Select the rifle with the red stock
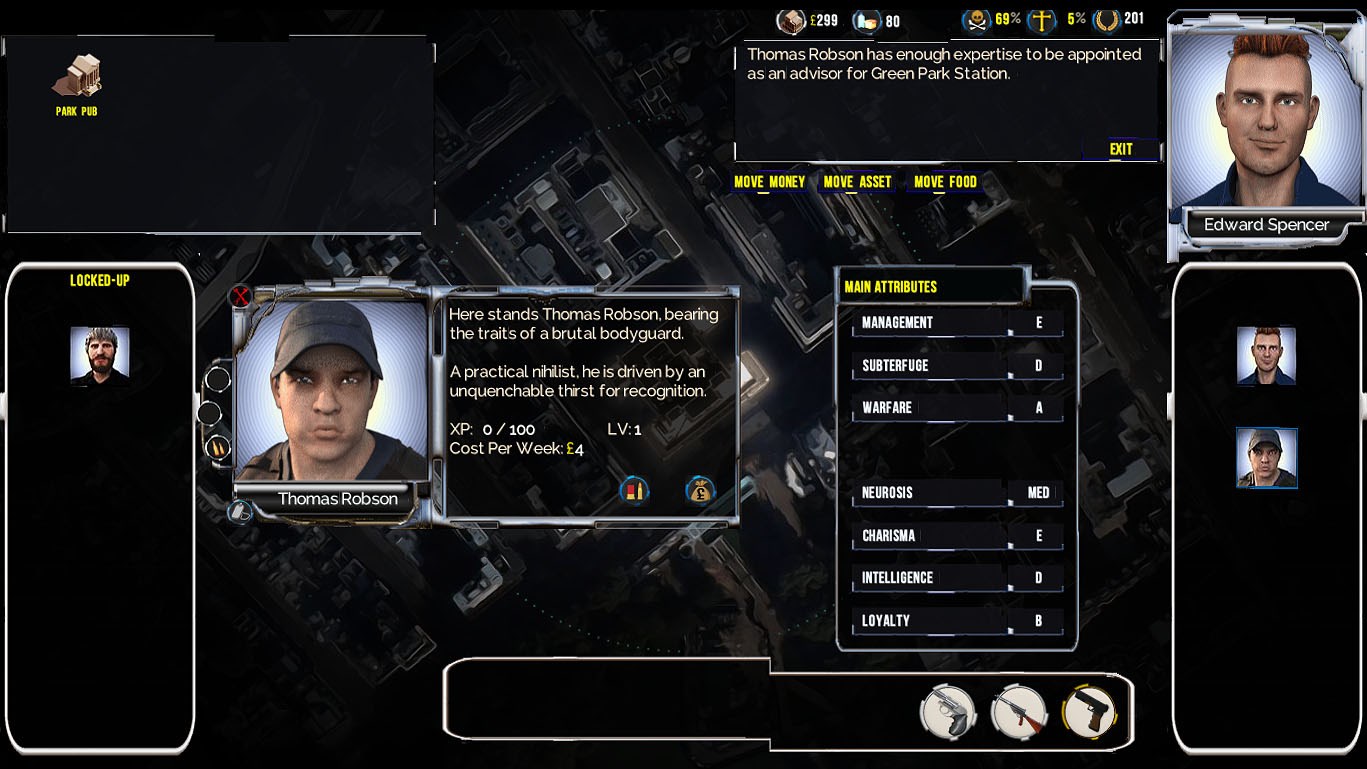The width and height of the screenshot is (1367, 769). tap(1018, 712)
